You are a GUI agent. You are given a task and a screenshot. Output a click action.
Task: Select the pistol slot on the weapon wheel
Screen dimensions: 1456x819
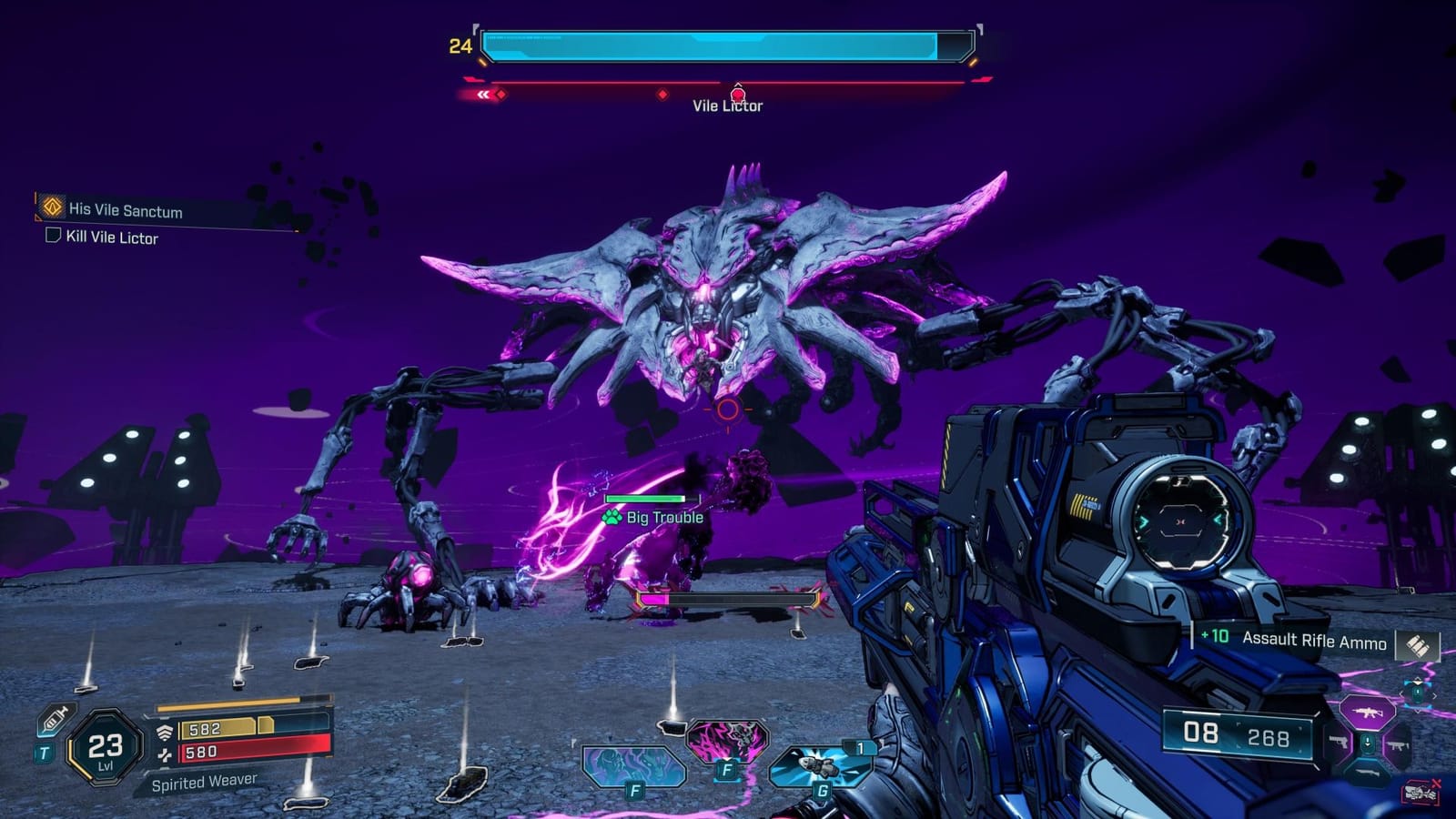pos(1338,742)
